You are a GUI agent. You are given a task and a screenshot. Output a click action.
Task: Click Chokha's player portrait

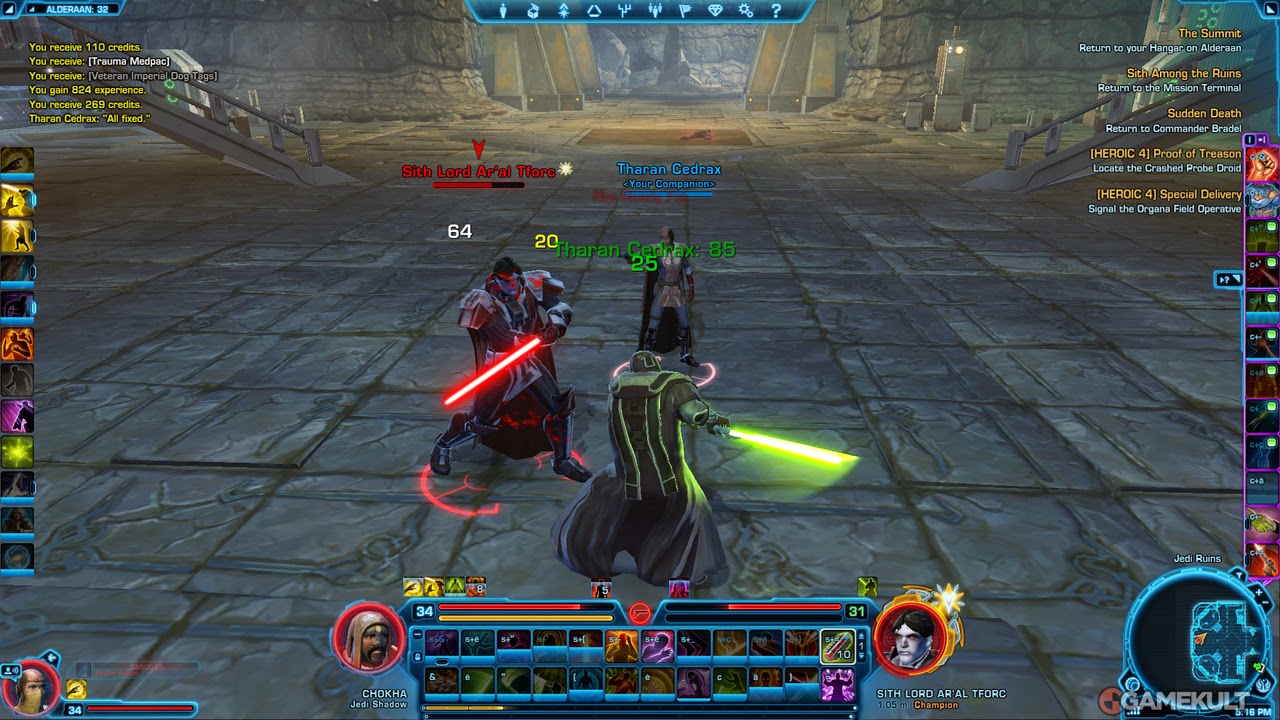coord(369,641)
